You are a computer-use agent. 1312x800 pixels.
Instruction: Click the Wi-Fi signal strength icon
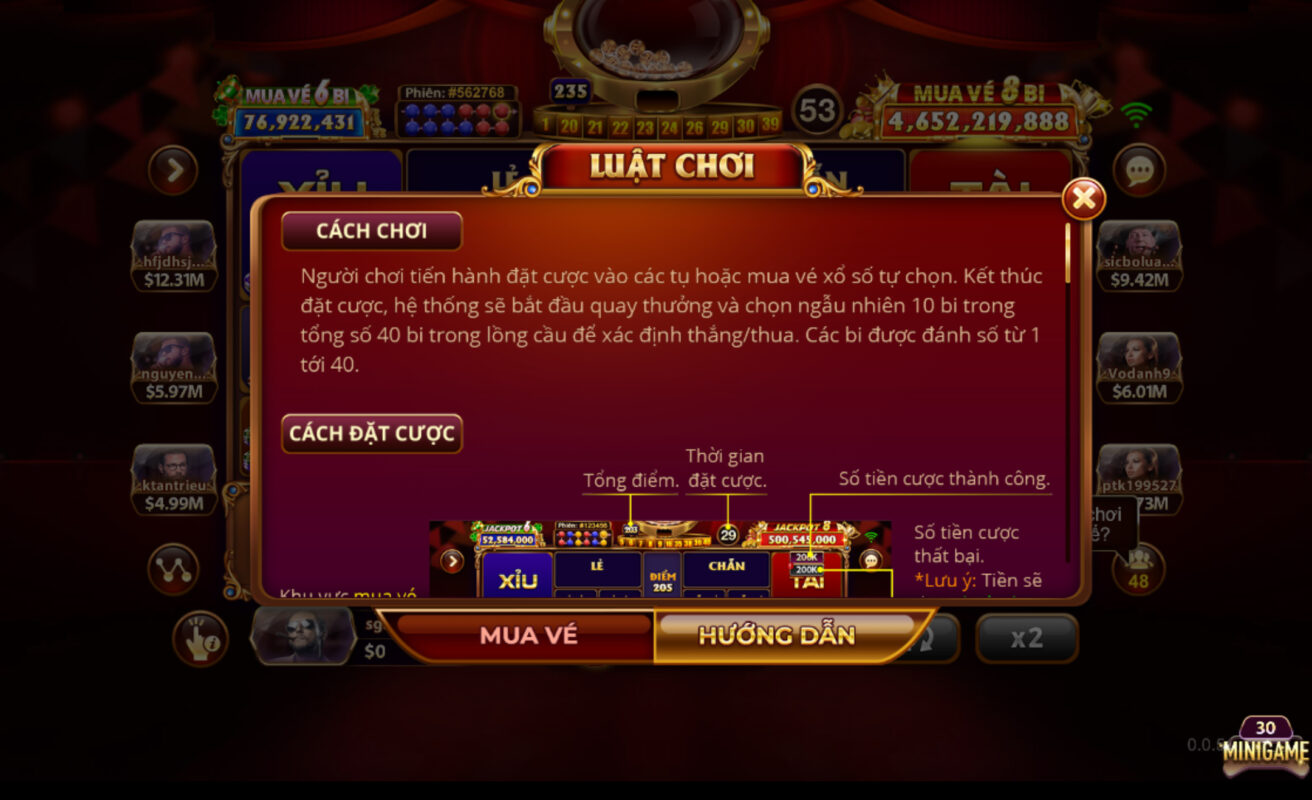pos(1136,115)
